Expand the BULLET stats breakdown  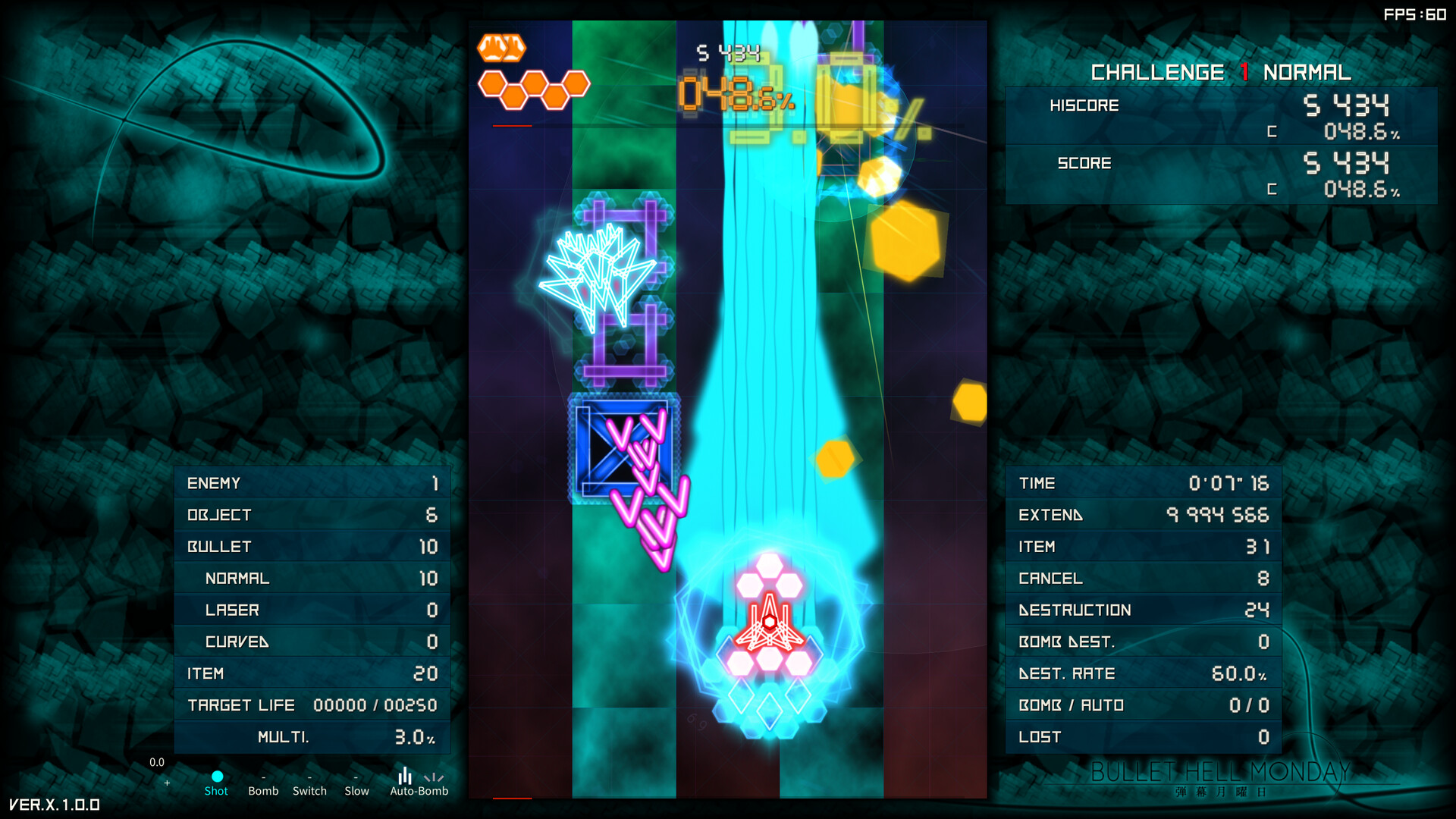point(311,546)
